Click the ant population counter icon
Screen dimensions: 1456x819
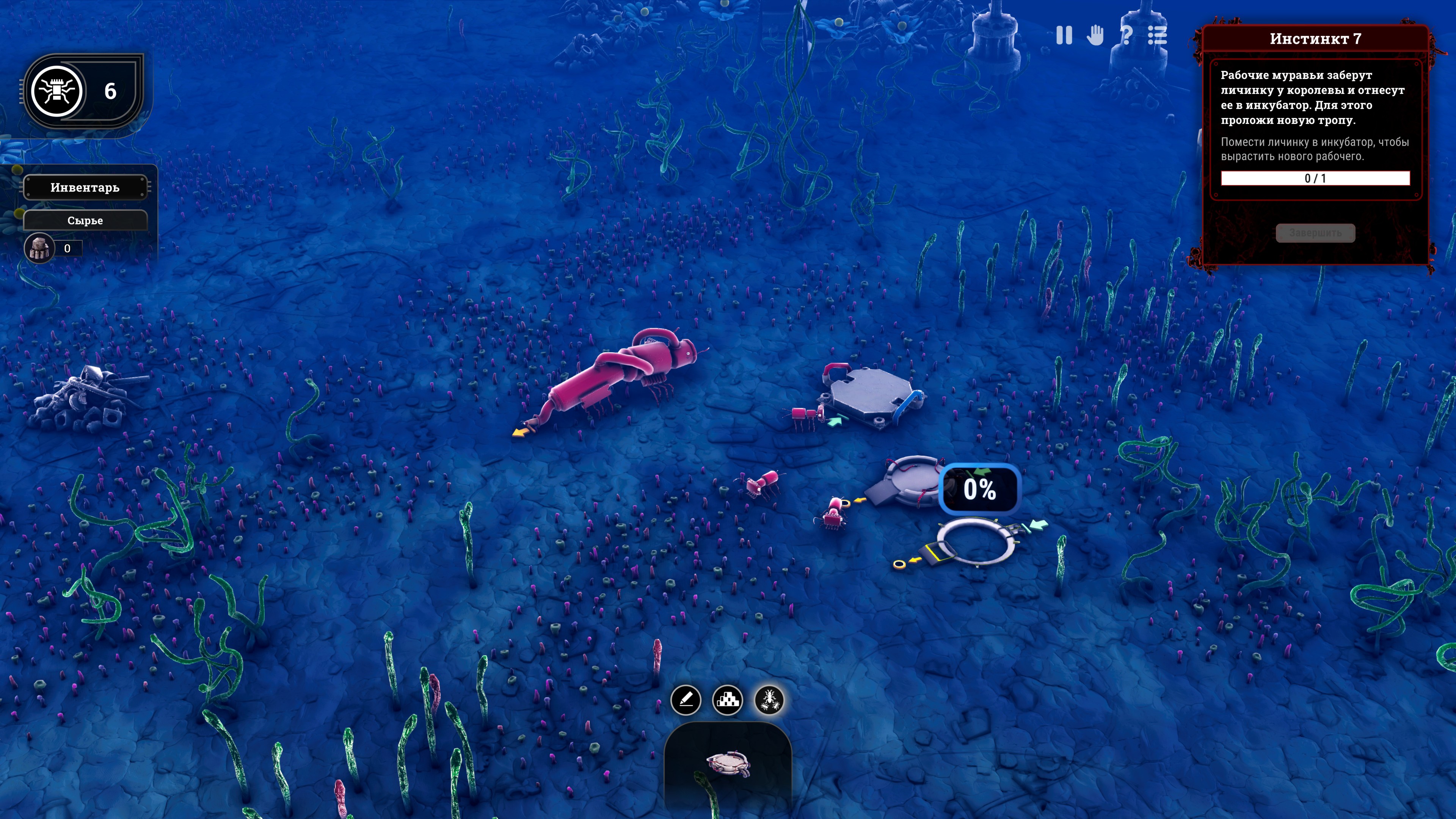56,91
